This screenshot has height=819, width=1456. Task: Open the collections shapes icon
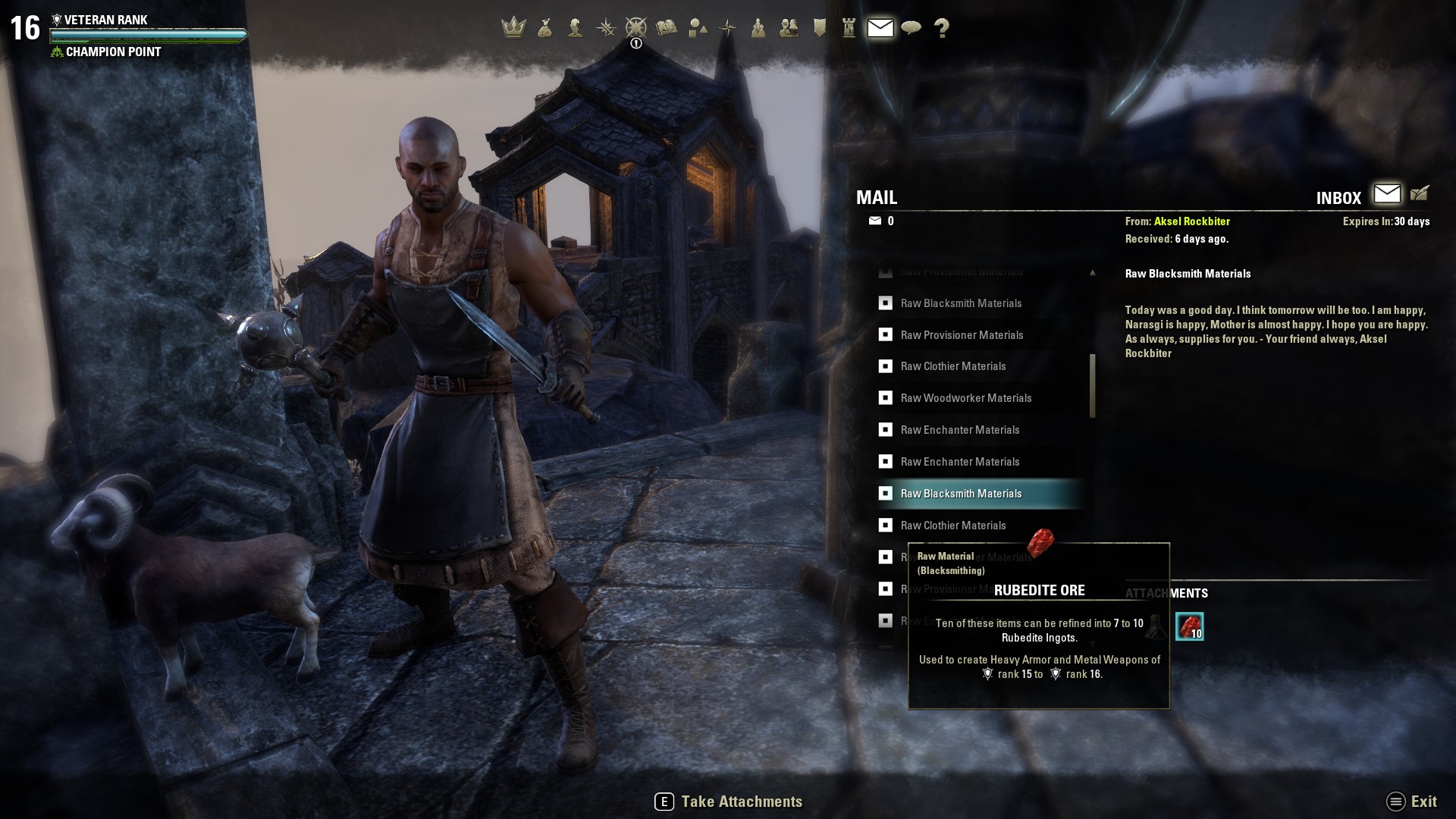pos(698,28)
